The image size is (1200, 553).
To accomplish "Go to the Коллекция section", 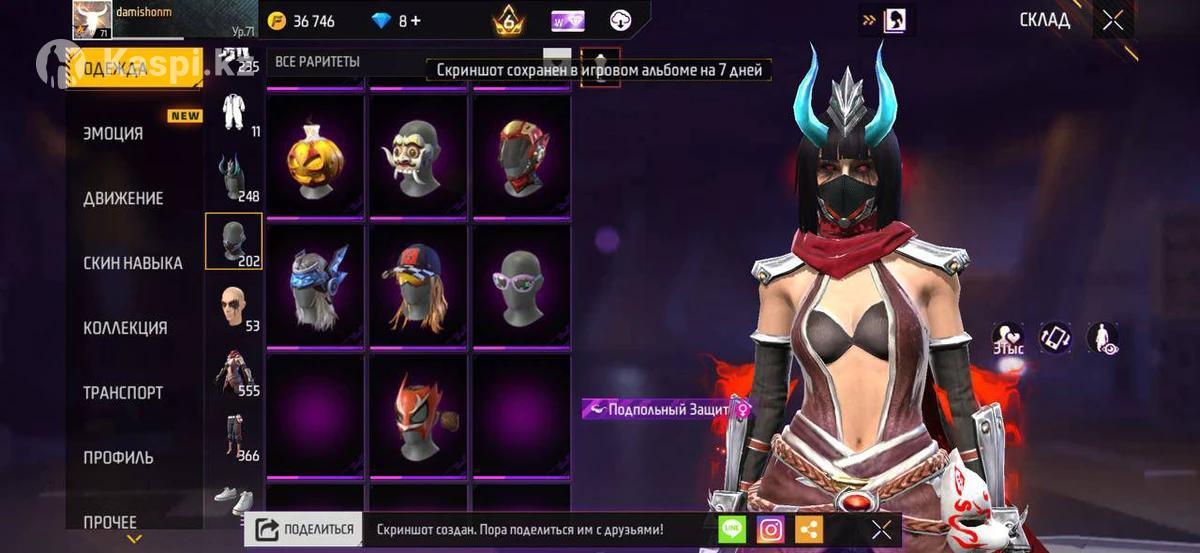I will (125, 328).
